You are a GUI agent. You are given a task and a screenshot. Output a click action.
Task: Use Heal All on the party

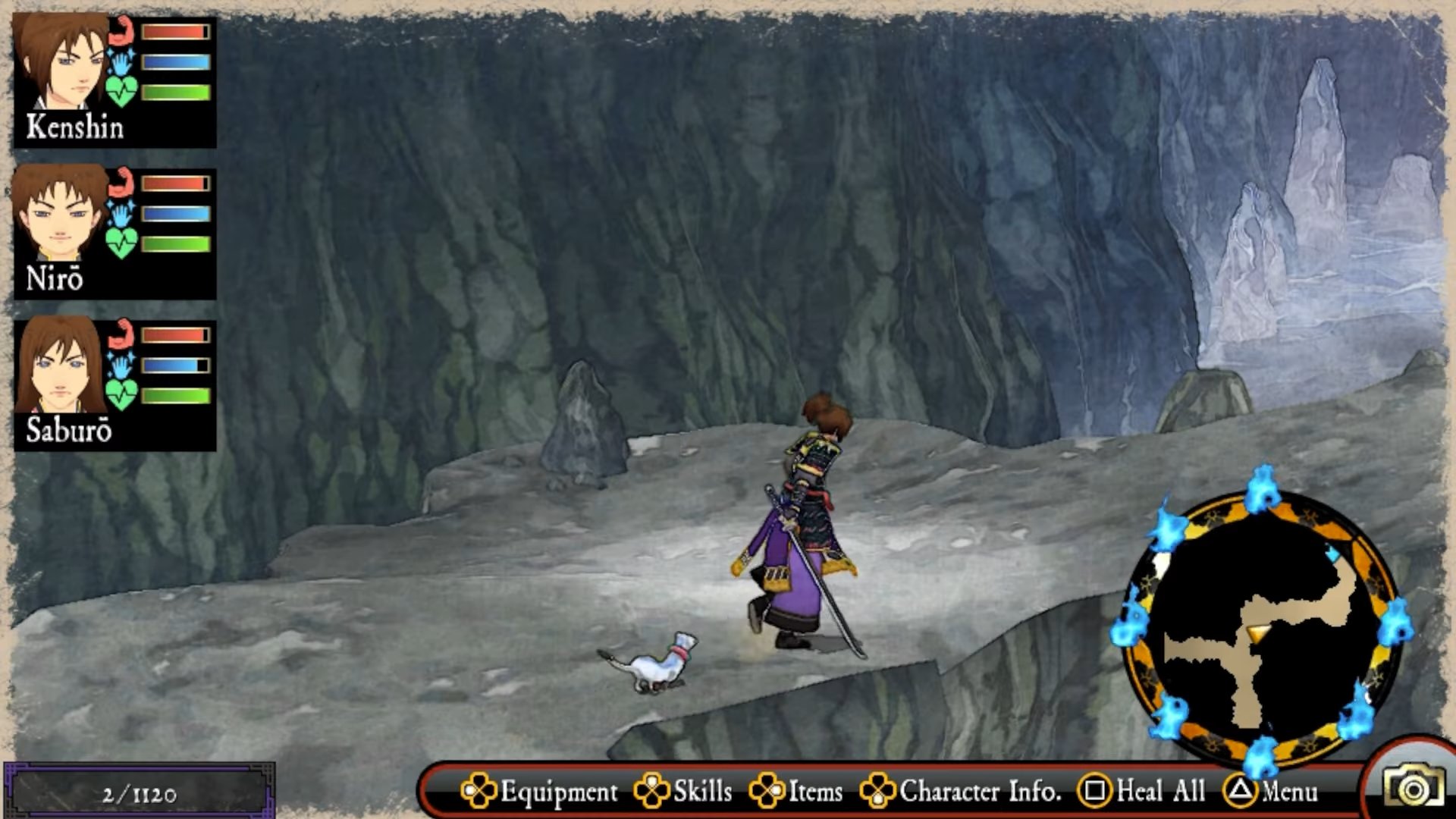click(x=1143, y=791)
